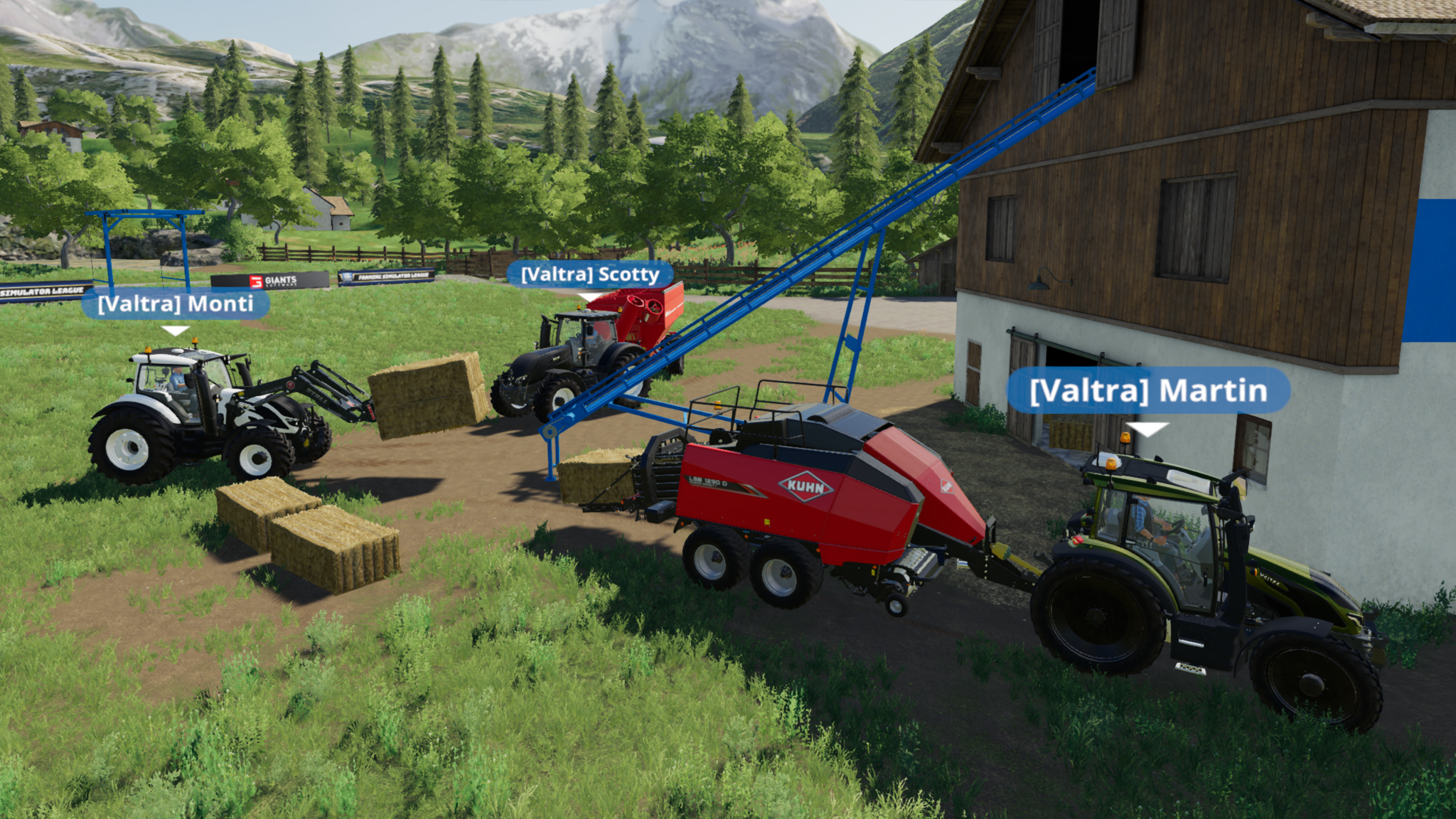The image size is (1456, 819).
Task: Click the [Valtra] Scotty player label
Action: [589, 274]
